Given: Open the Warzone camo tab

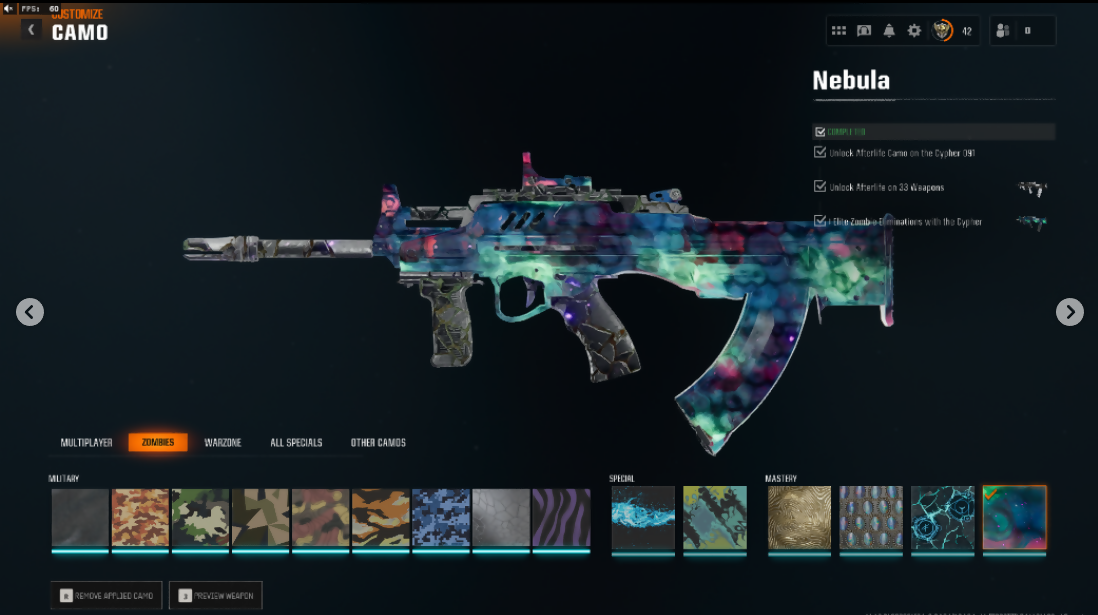Looking at the screenshot, I should point(223,442).
